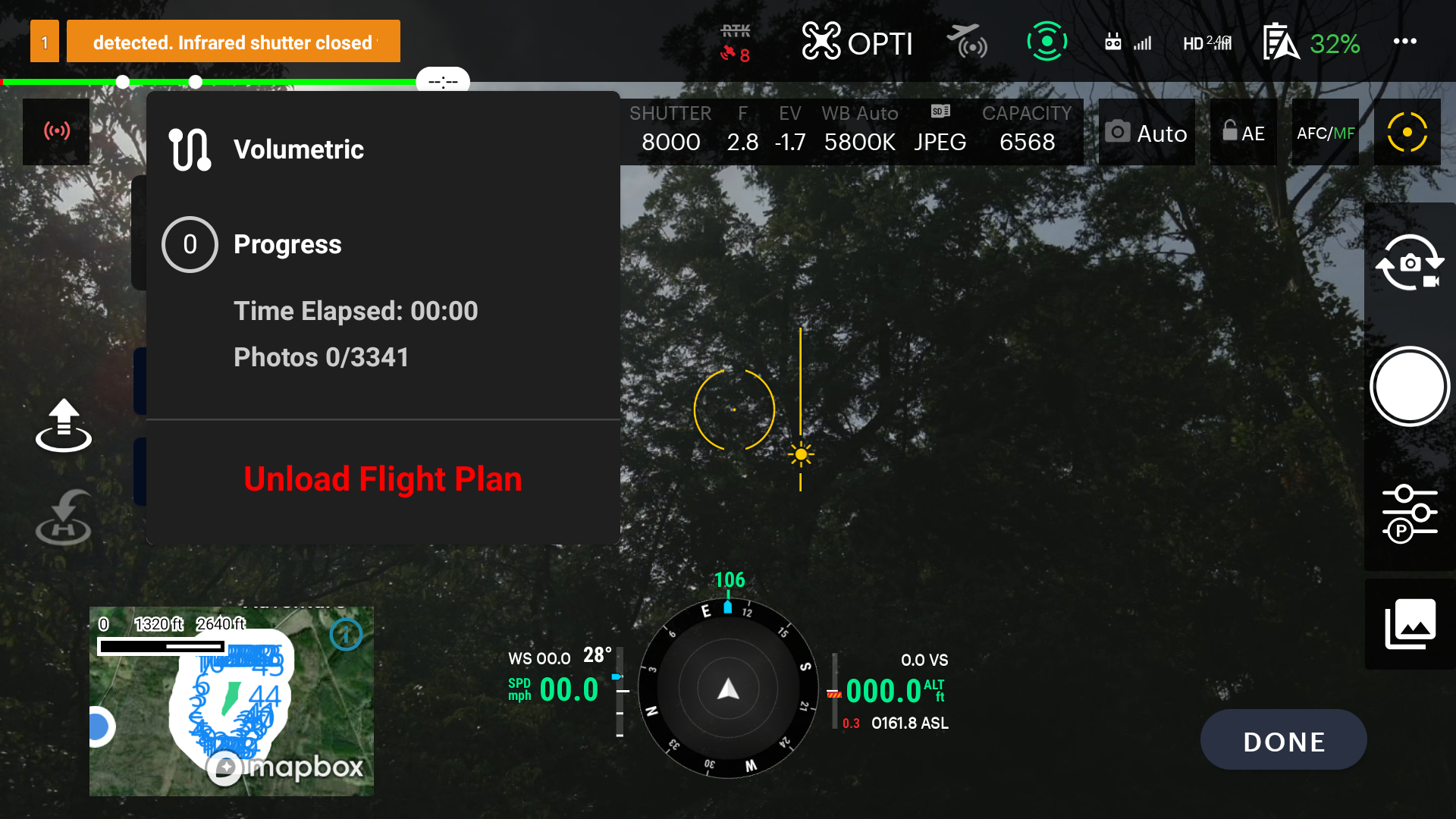The image size is (1456, 819).
Task: Toggle Auto camera exposure mode
Action: (1147, 133)
